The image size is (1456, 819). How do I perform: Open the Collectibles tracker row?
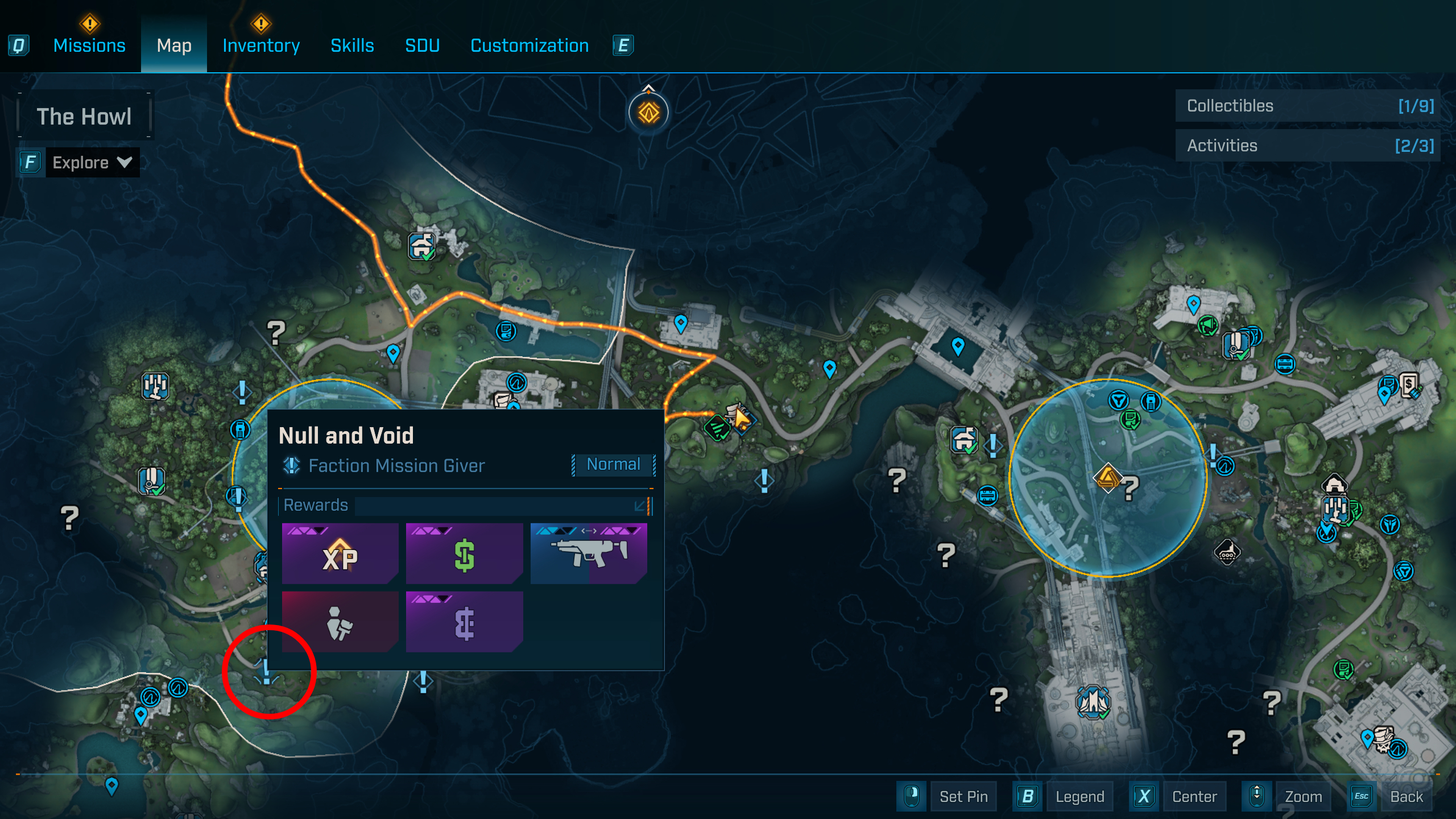coord(1308,106)
